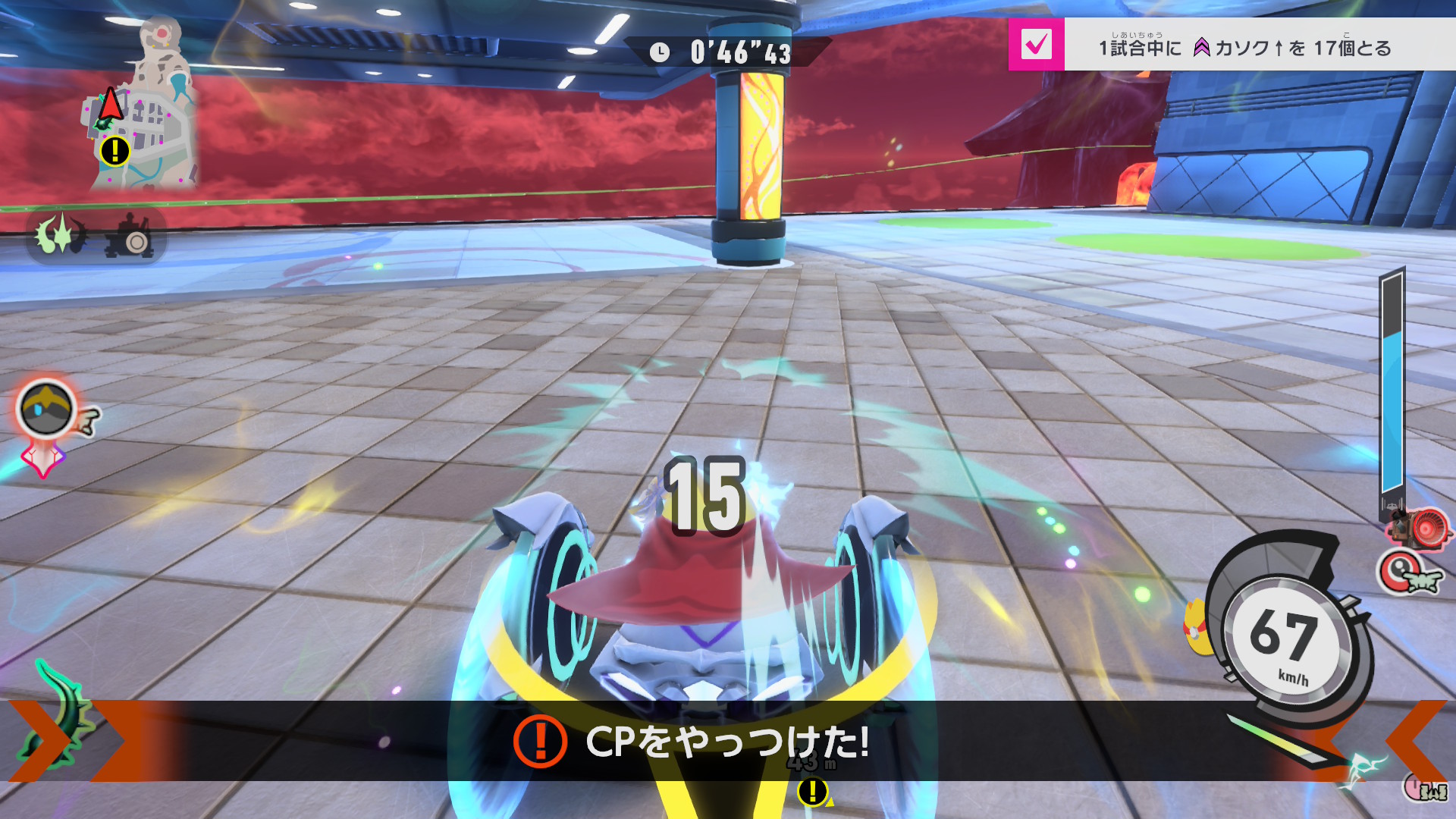The width and height of the screenshot is (1456, 819).
Task: Select the Meta Knight rival indicator icon
Action: click(x=46, y=409)
